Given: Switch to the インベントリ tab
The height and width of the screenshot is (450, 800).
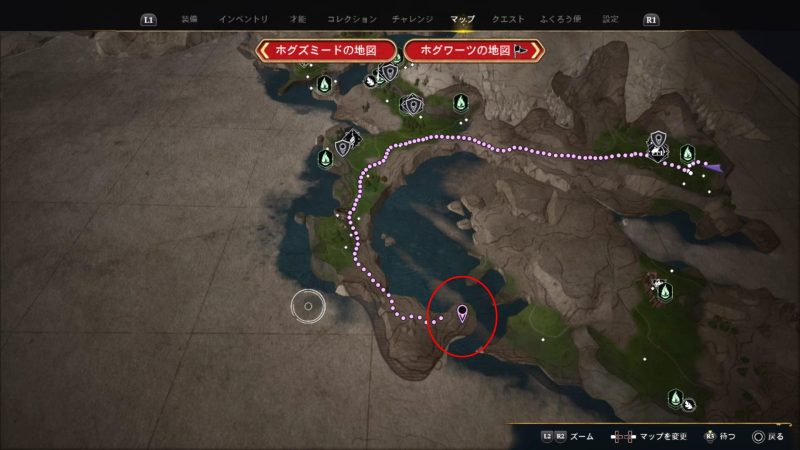Looking at the screenshot, I should pos(241,19).
